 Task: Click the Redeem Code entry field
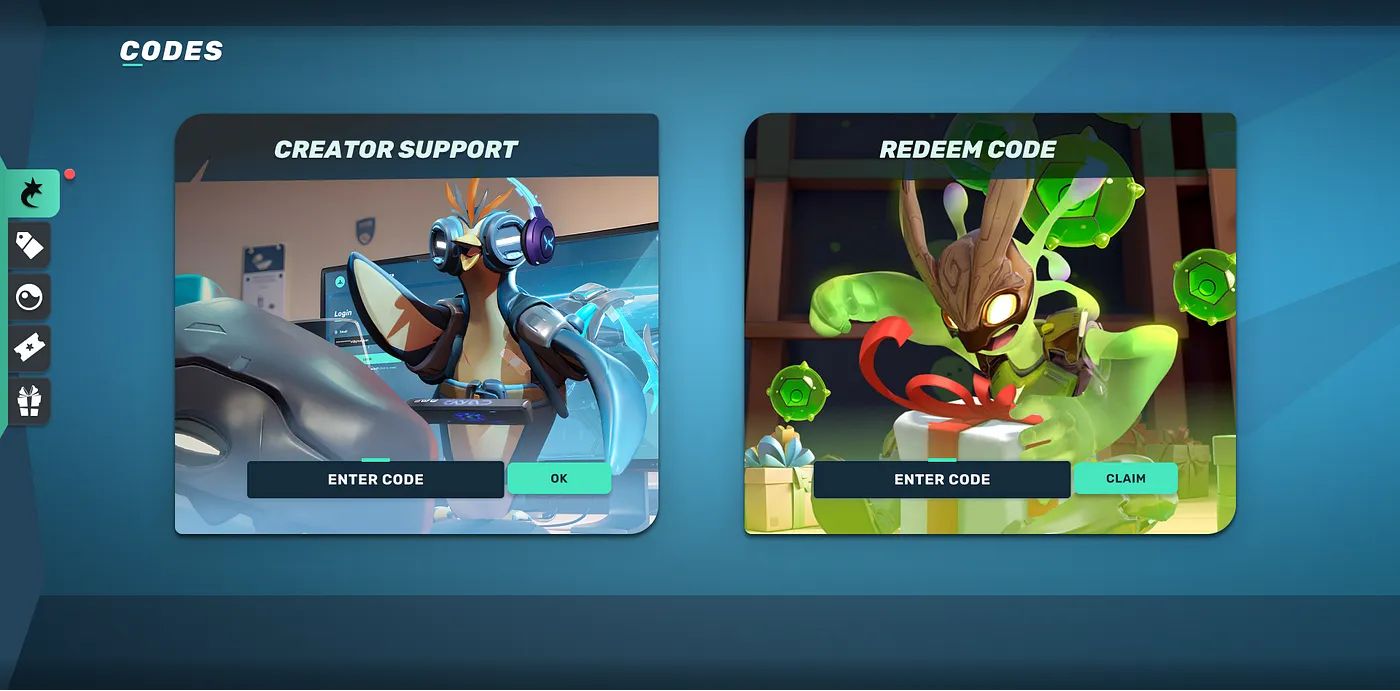click(x=942, y=479)
